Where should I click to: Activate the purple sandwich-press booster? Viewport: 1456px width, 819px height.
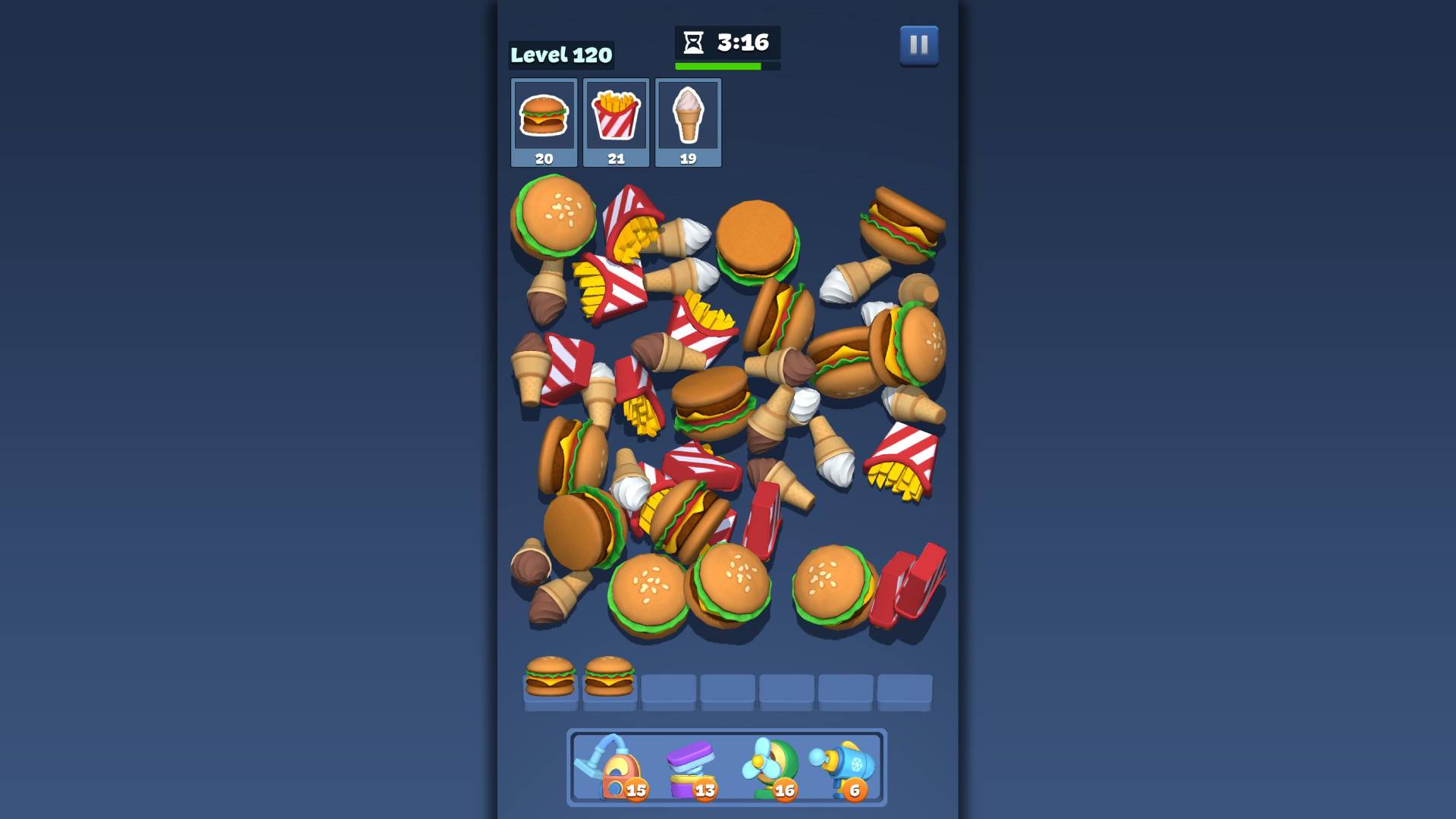click(x=692, y=766)
